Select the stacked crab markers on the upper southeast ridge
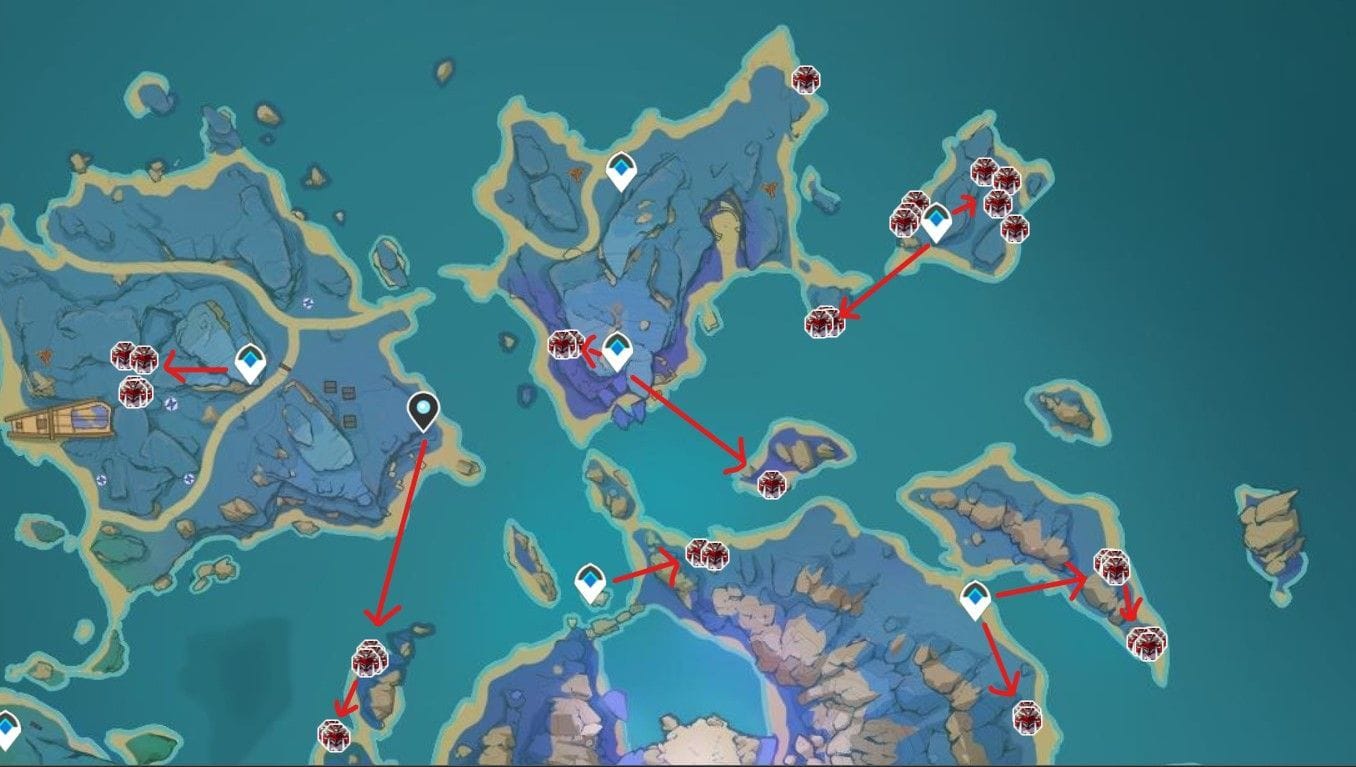Screen dimensions: 1356x767 [1114, 567]
